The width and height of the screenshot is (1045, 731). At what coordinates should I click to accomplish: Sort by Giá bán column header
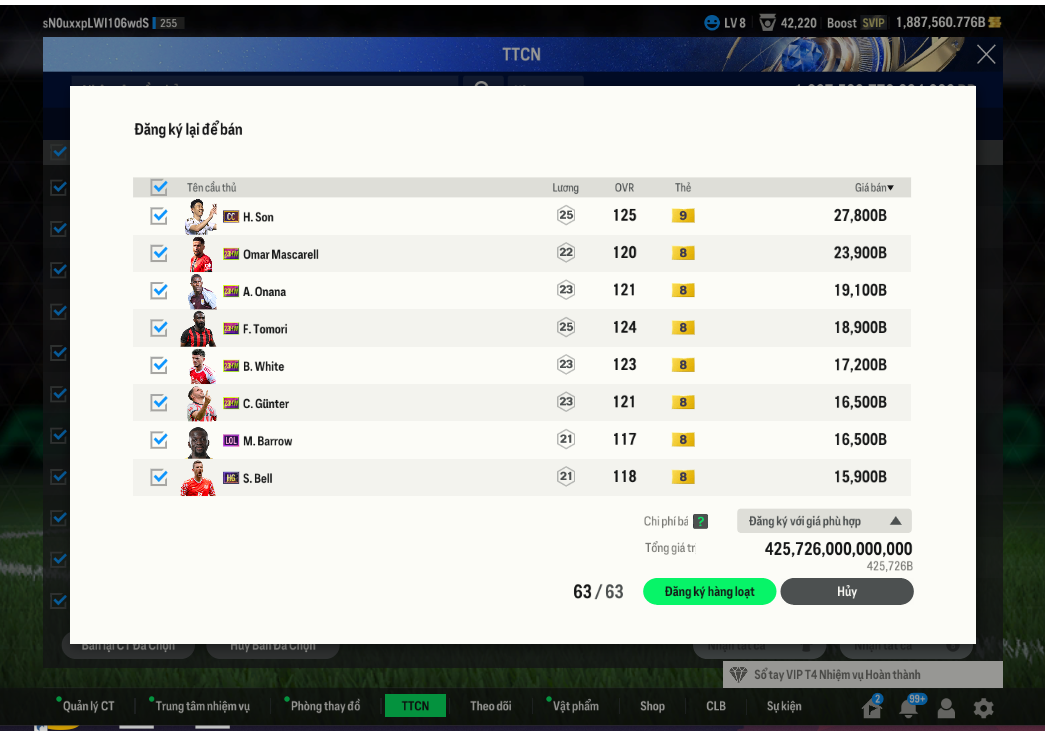[x=874, y=187]
